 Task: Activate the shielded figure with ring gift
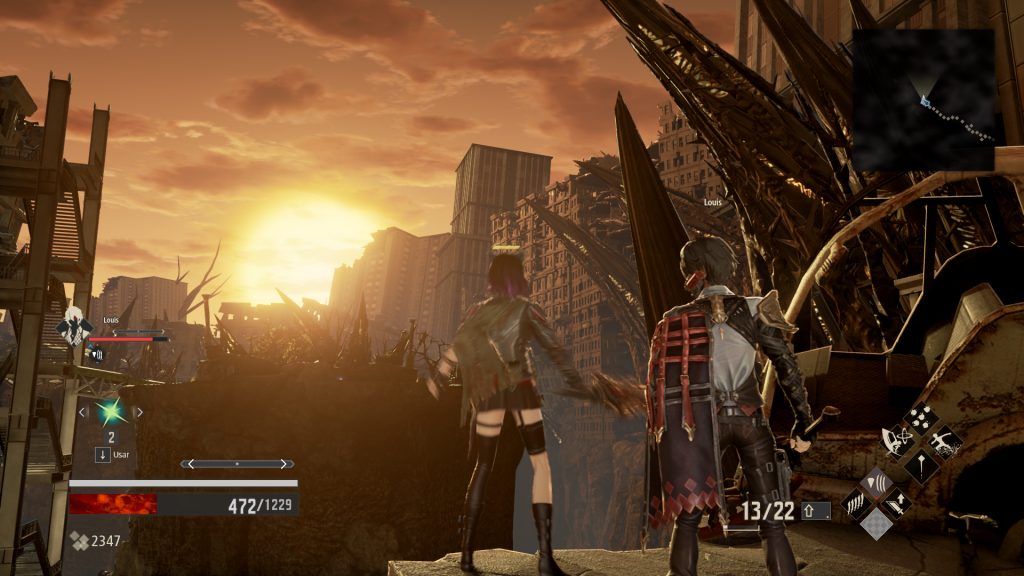tap(896, 442)
